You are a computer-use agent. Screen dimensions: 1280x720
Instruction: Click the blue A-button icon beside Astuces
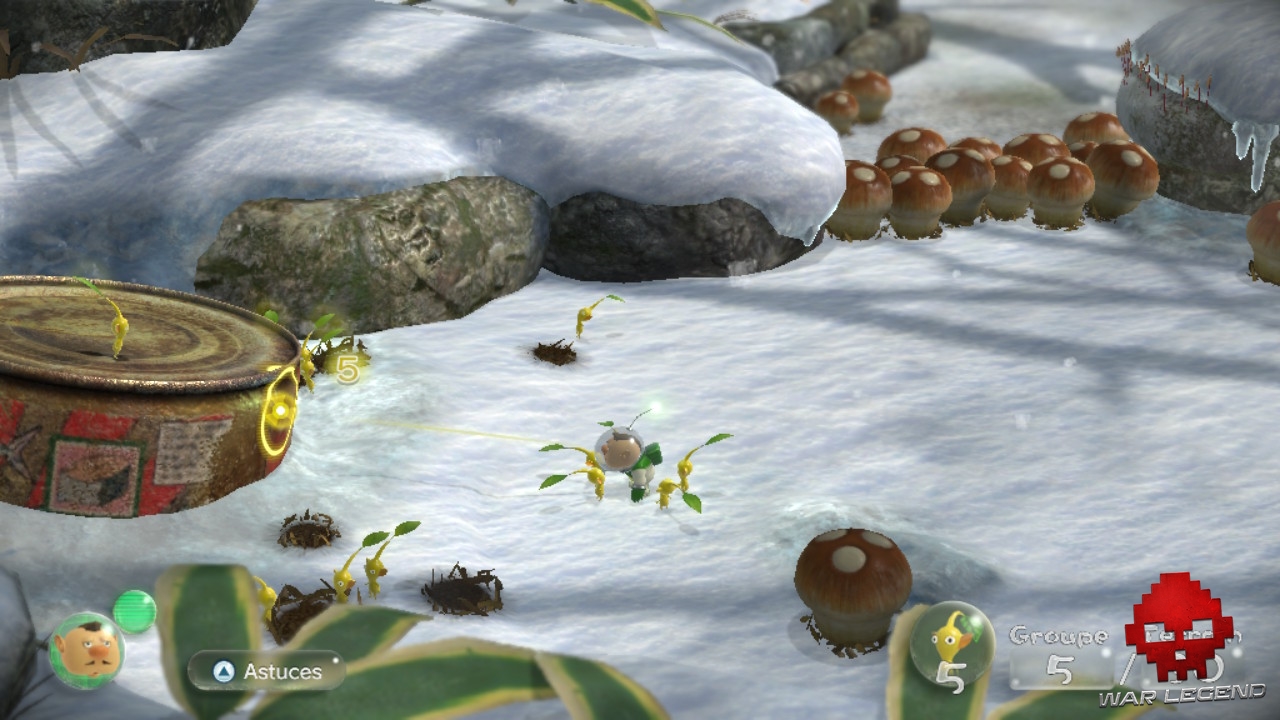point(224,672)
